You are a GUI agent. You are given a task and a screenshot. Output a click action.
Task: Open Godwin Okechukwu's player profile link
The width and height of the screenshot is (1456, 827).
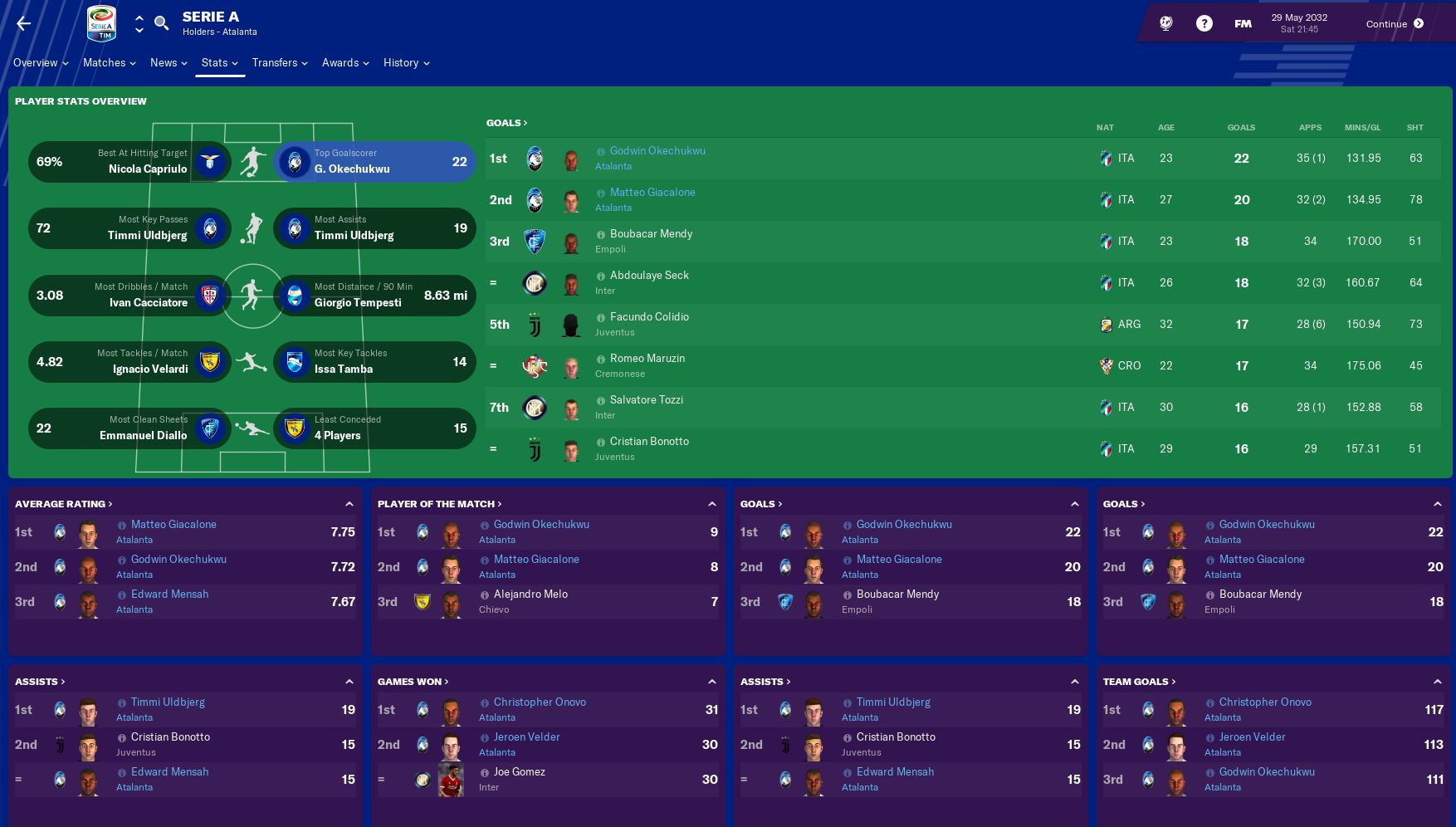pos(657,150)
